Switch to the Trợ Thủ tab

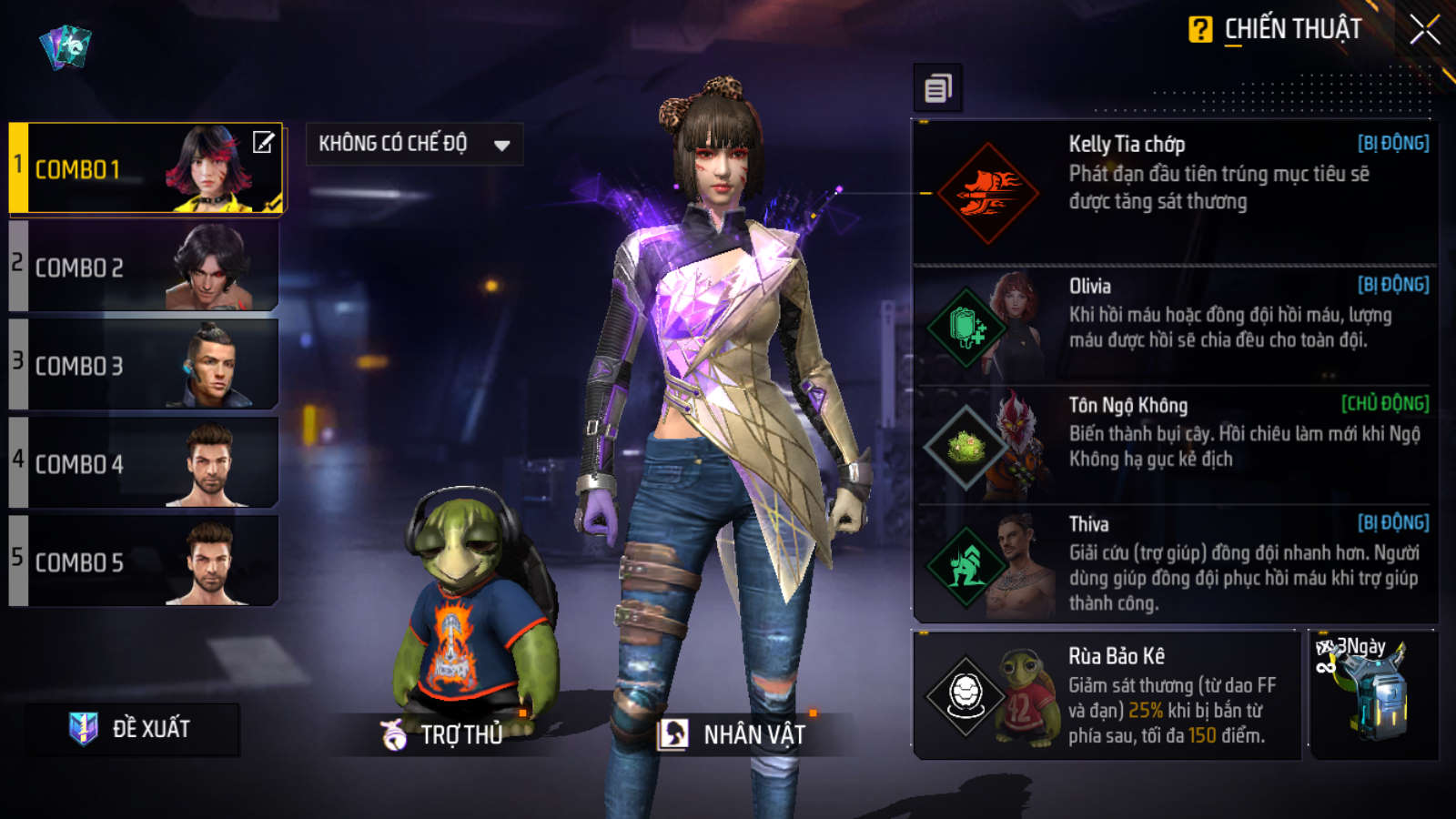pos(444,734)
